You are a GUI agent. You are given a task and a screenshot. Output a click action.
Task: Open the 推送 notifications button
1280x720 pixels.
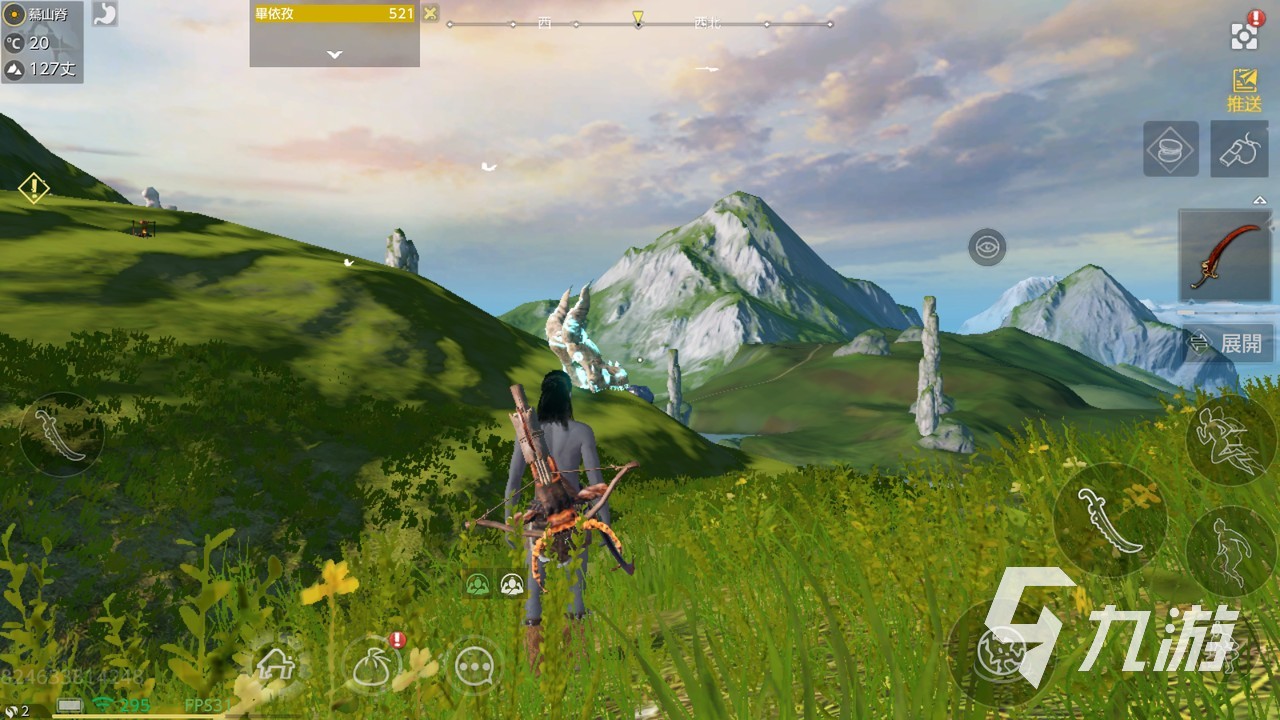(x=1244, y=89)
